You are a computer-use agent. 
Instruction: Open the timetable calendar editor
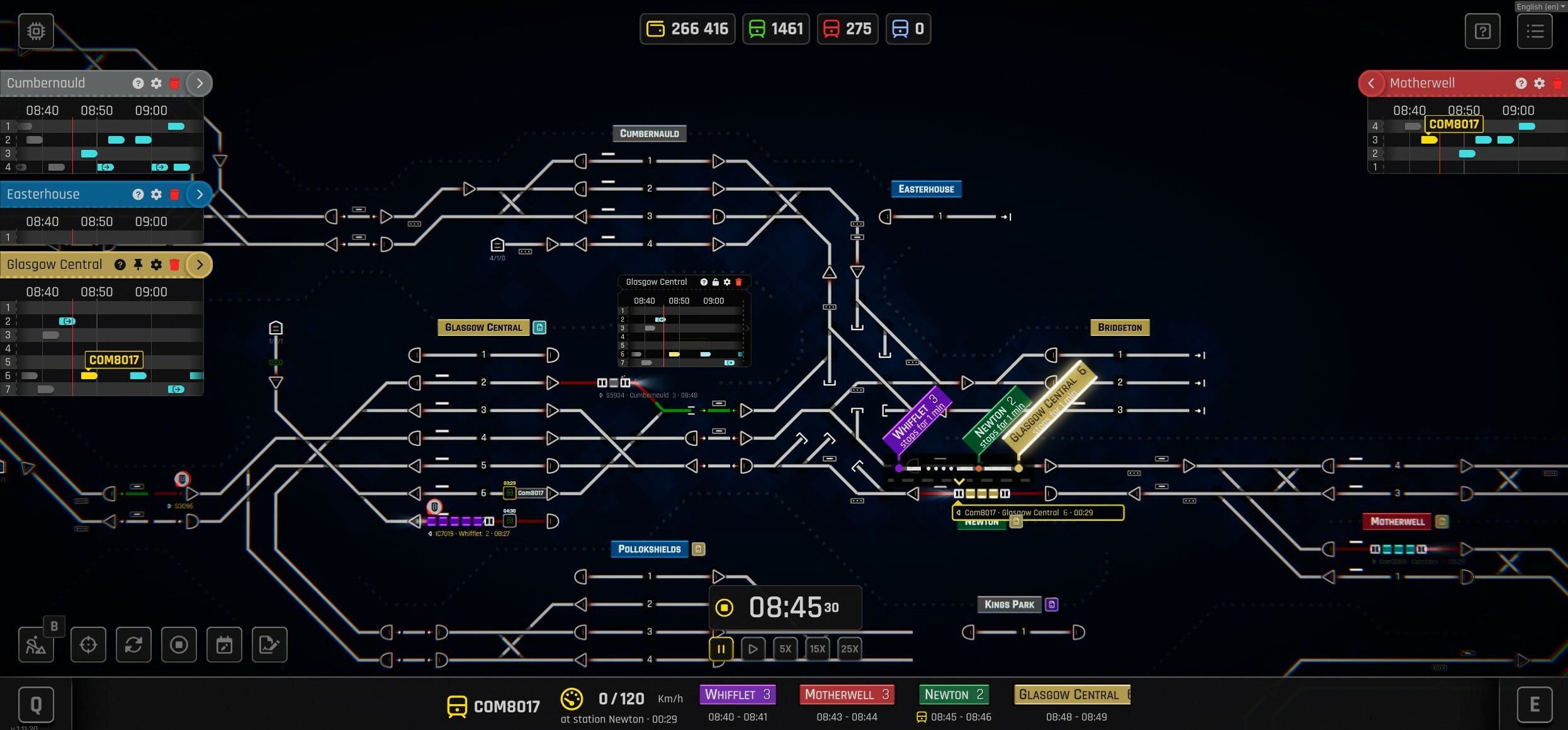(224, 644)
